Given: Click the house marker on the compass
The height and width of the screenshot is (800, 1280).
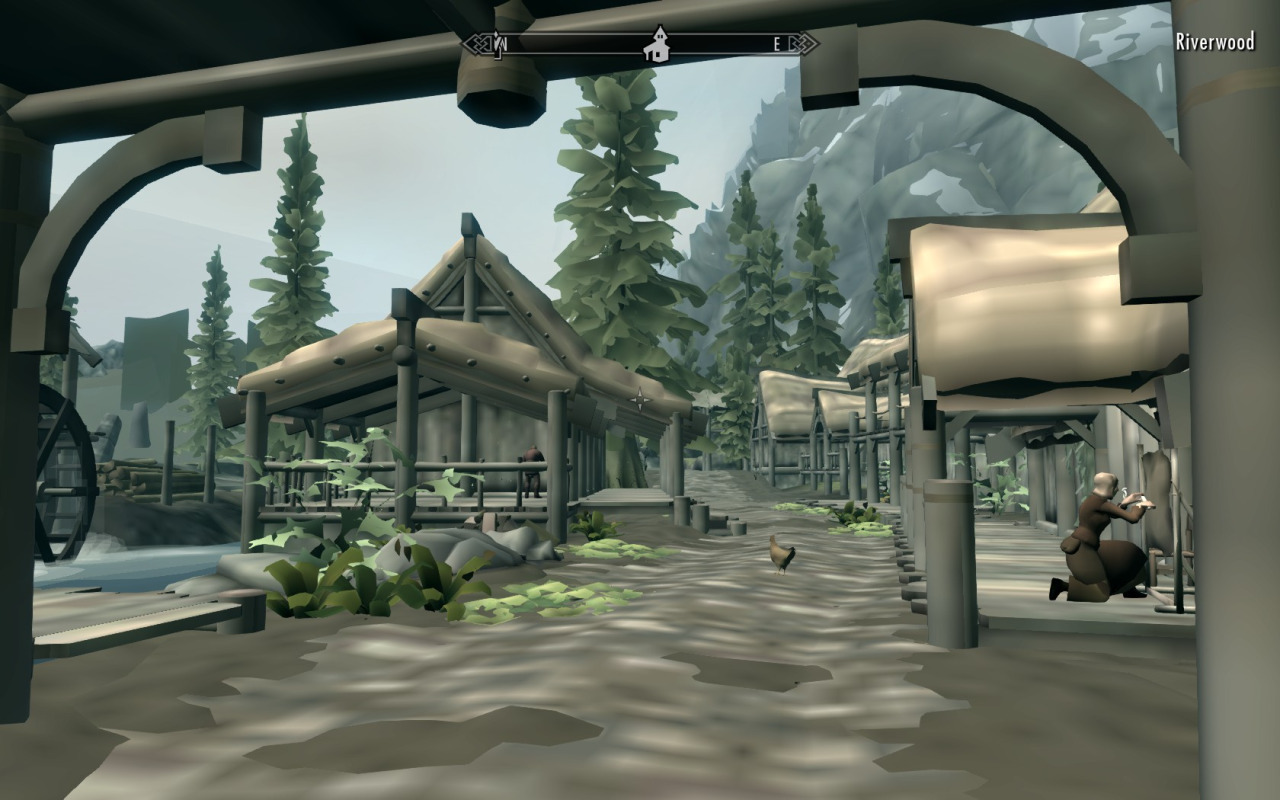Looking at the screenshot, I should [x=658, y=46].
